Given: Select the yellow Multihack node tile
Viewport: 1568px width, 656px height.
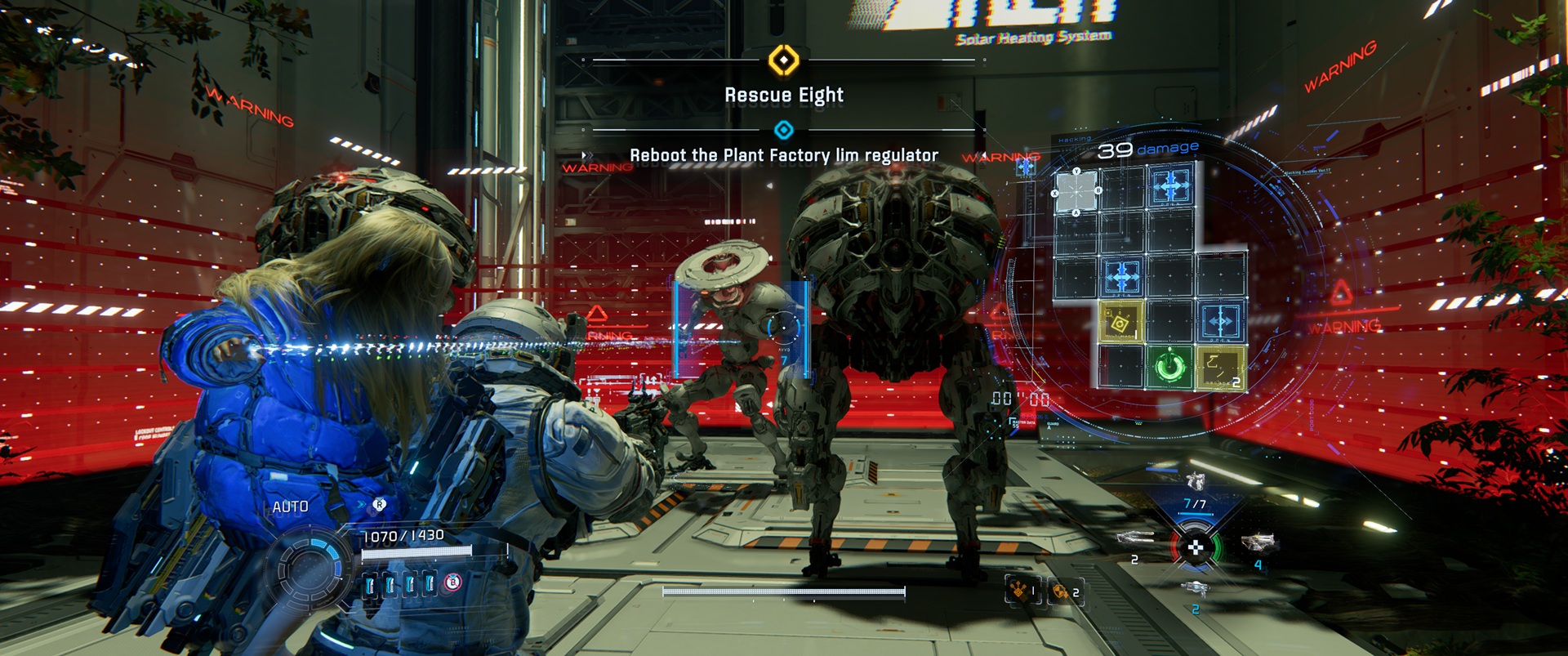Looking at the screenshot, I should tap(1120, 323).
